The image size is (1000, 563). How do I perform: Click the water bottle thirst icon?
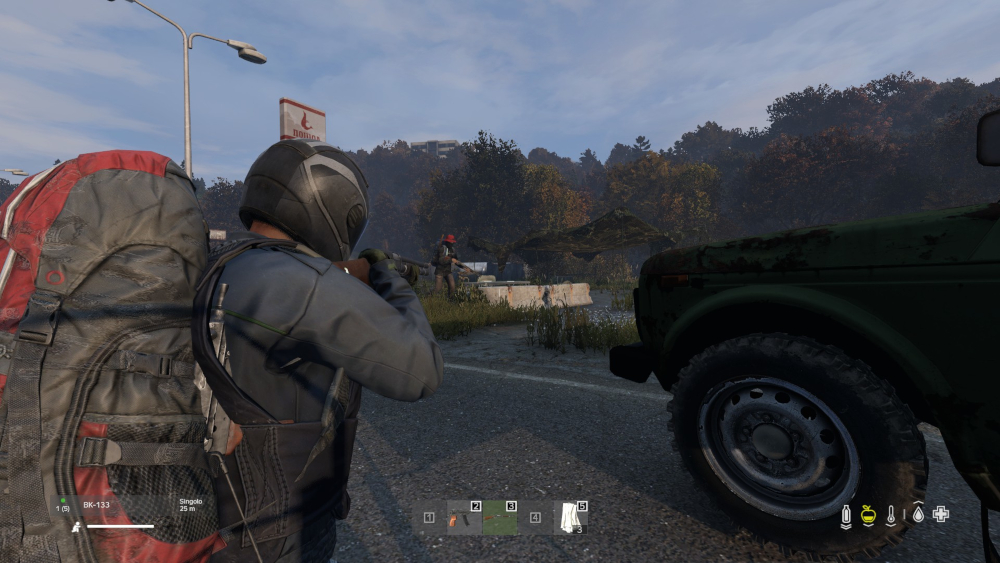pyautogui.click(x=845, y=515)
